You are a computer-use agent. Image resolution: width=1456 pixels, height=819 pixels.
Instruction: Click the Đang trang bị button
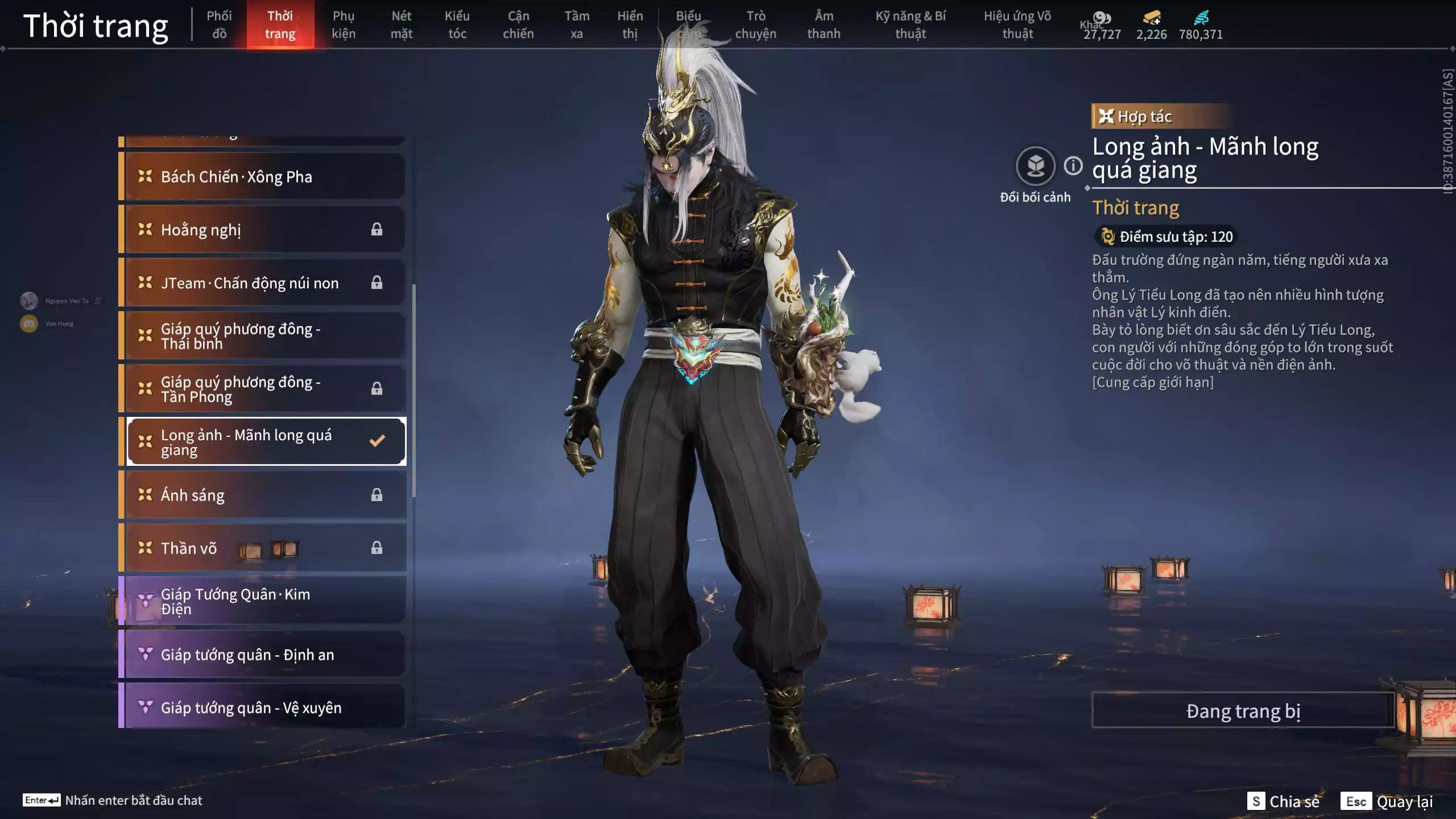(1243, 711)
